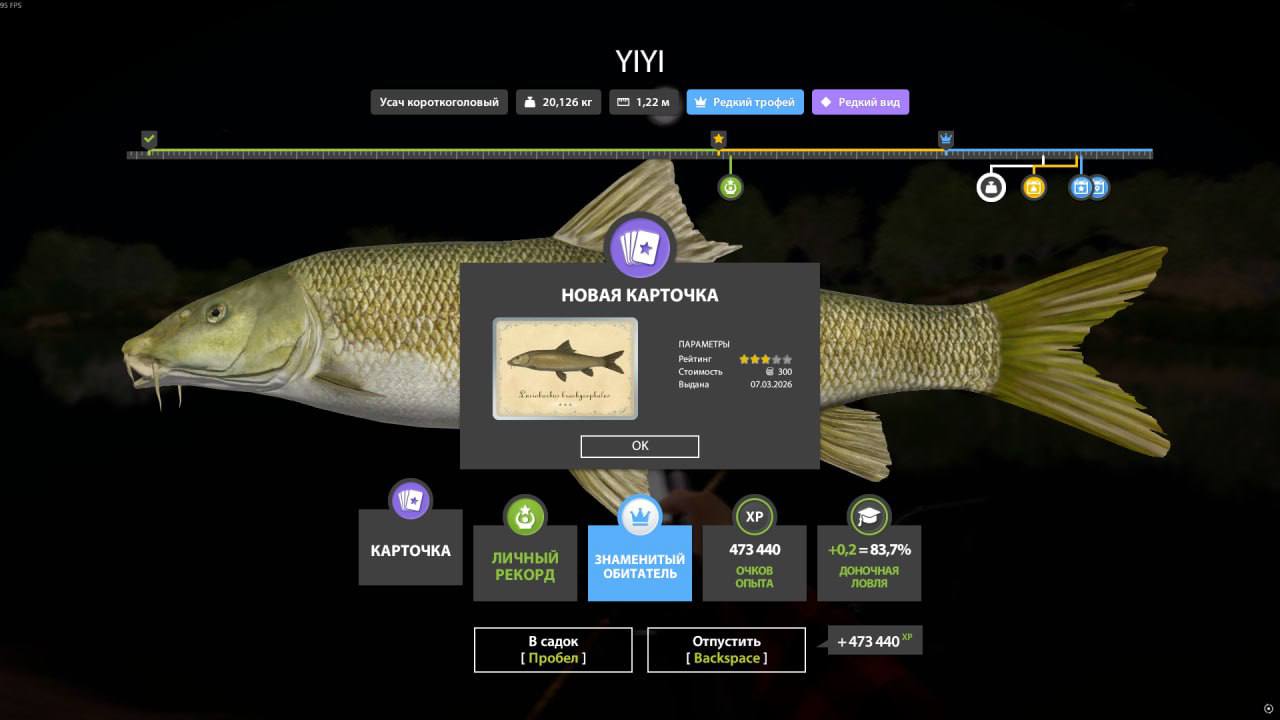Put the fish in the keepnet
Viewport: 1280px width, 720px height.
pos(553,649)
